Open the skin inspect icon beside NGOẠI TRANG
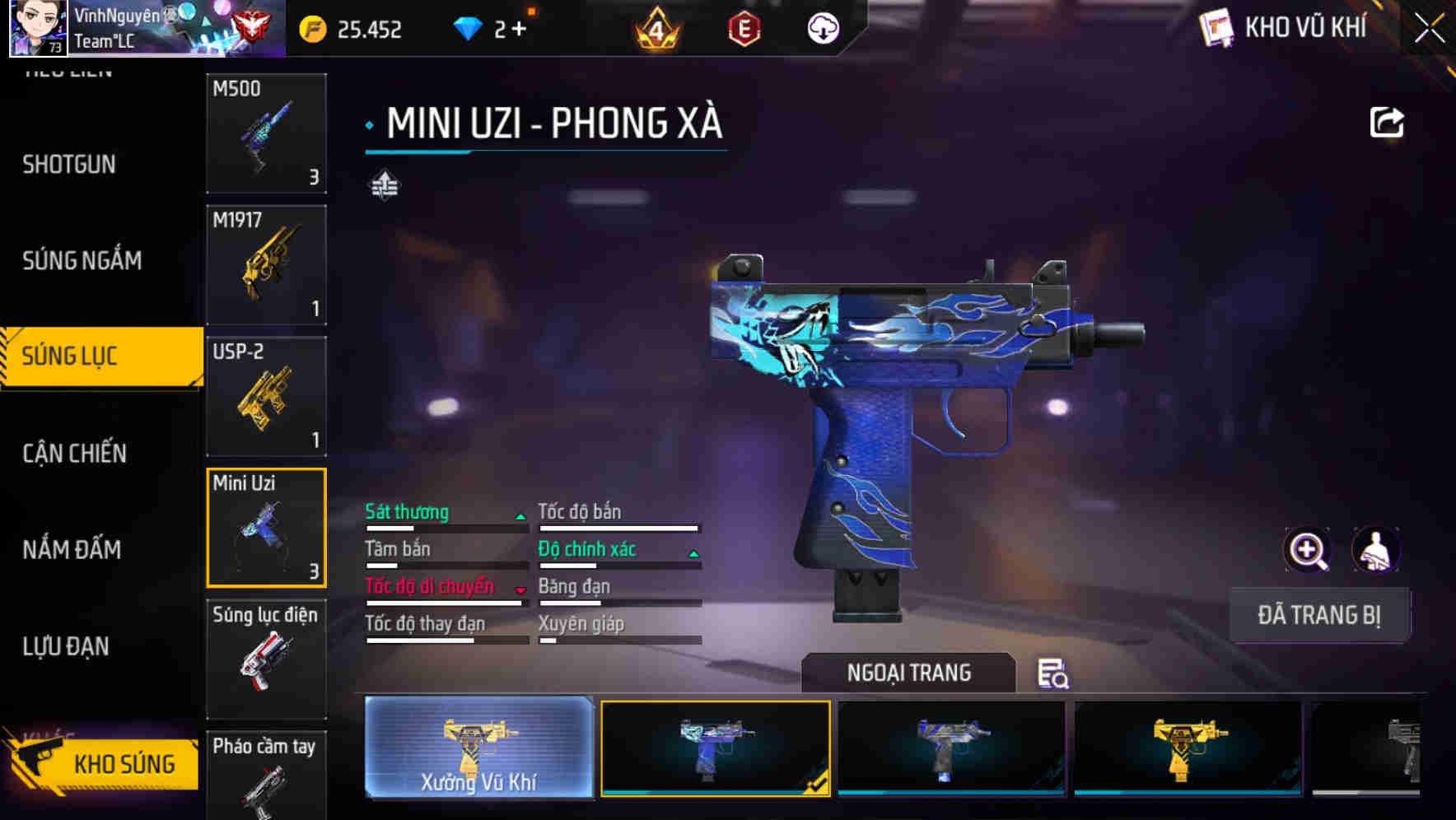The height and width of the screenshot is (820, 1456). click(x=1052, y=673)
